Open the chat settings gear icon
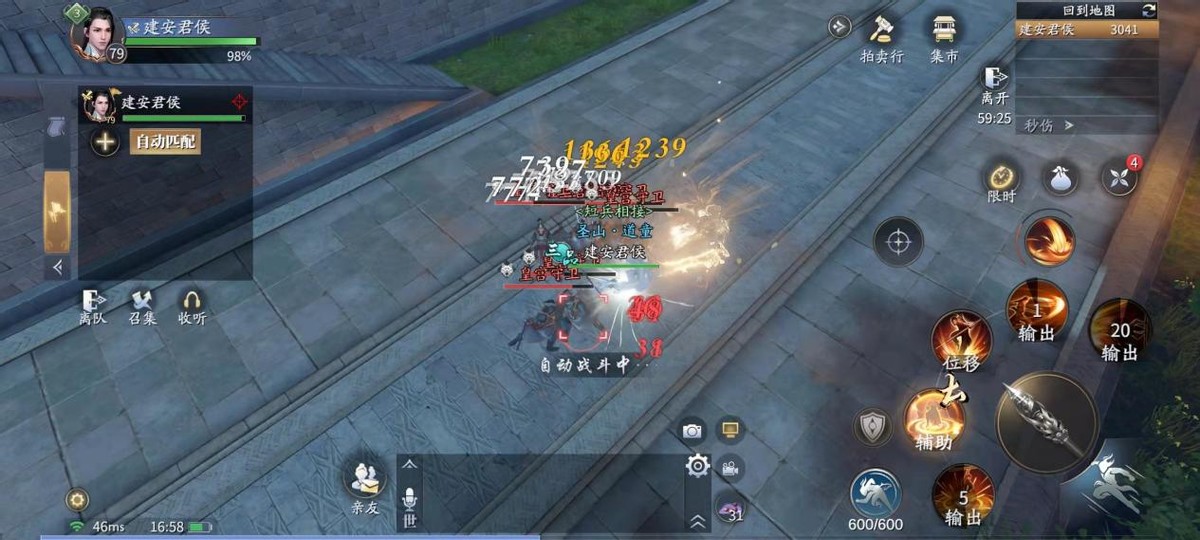This screenshot has height=540, width=1200. 697,464
